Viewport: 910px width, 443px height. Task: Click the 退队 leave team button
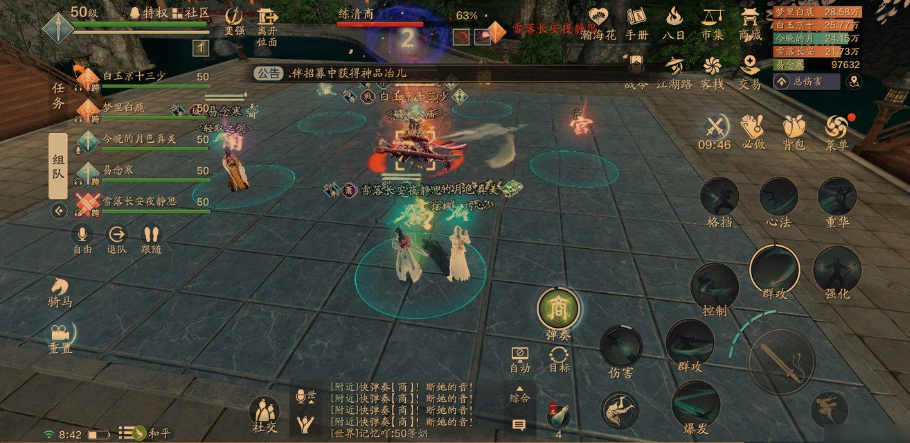[116, 238]
